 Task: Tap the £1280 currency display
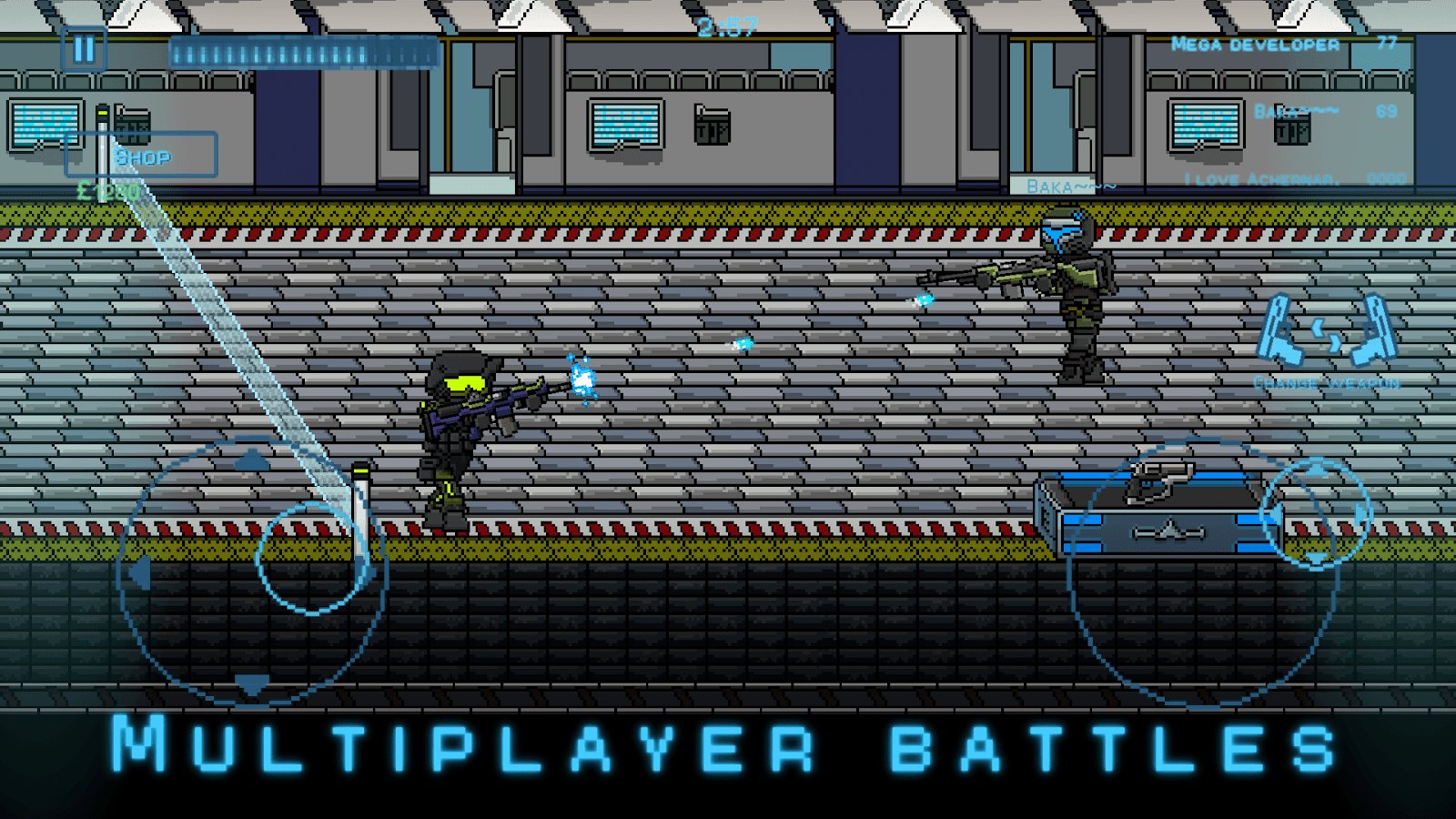[105, 192]
